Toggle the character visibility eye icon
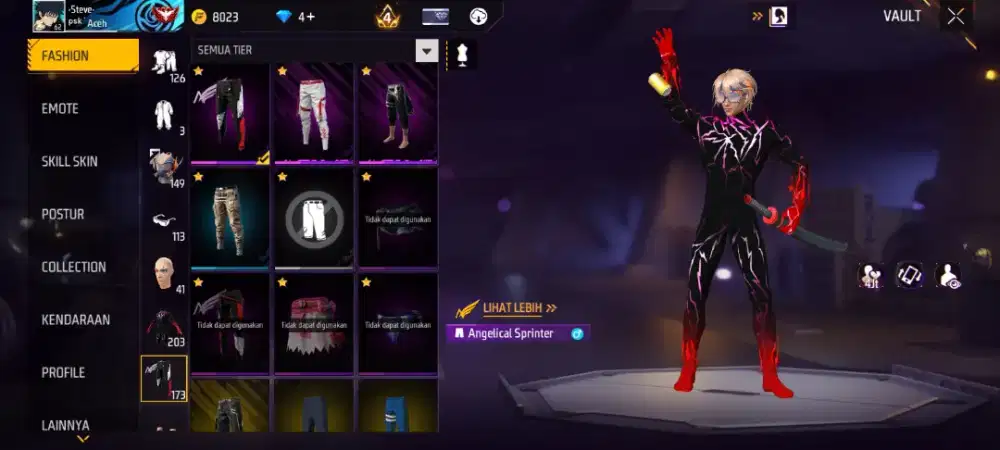Image resolution: width=1000 pixels, height=450 pixels. point(947,275)
